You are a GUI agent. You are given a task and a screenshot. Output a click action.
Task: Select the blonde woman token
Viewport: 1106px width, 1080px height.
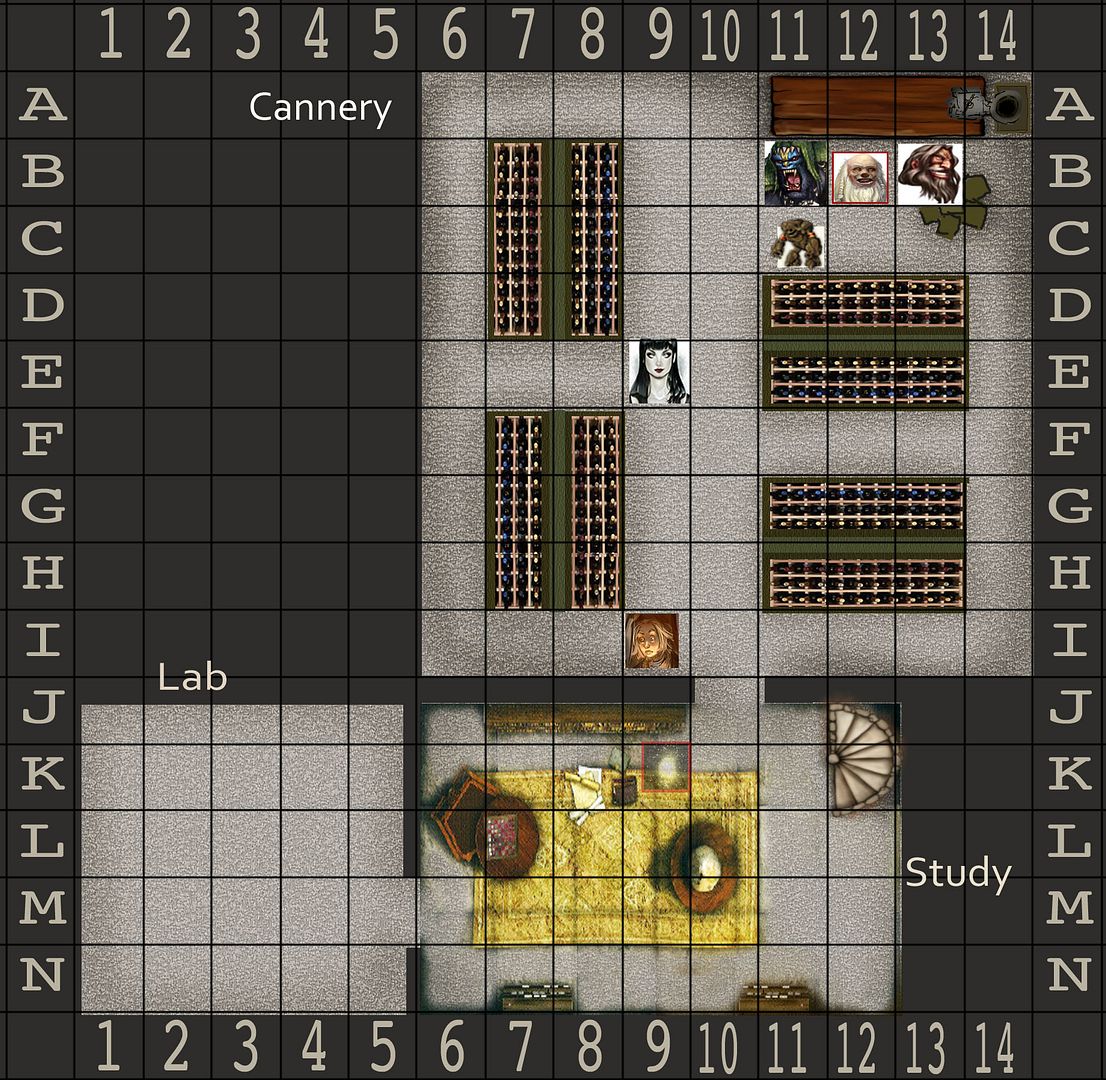point(652,641)
